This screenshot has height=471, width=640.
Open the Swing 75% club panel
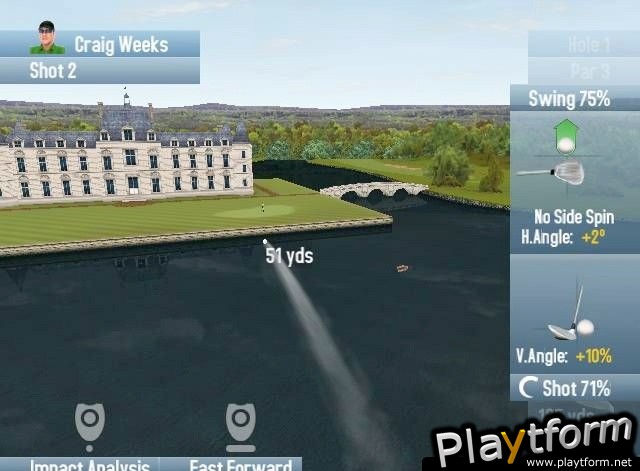click(x=569, y=99)
